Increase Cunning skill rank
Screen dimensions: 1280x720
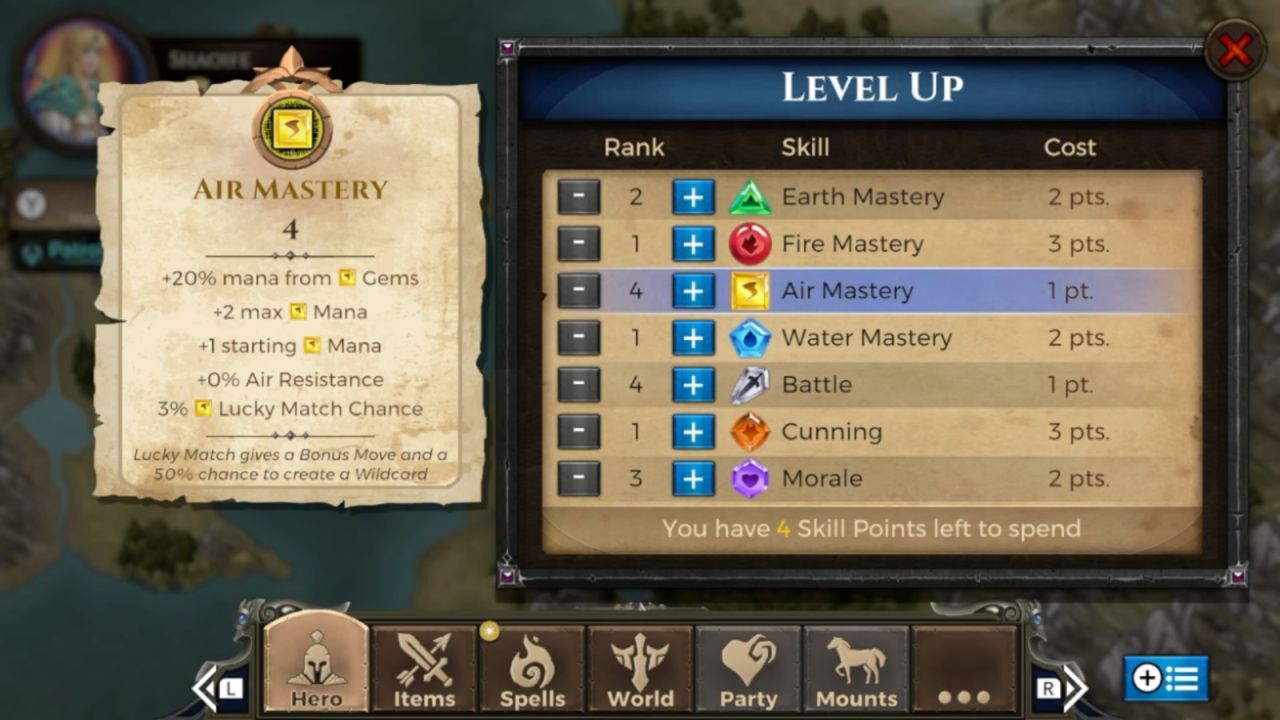(x=693, y=432)
